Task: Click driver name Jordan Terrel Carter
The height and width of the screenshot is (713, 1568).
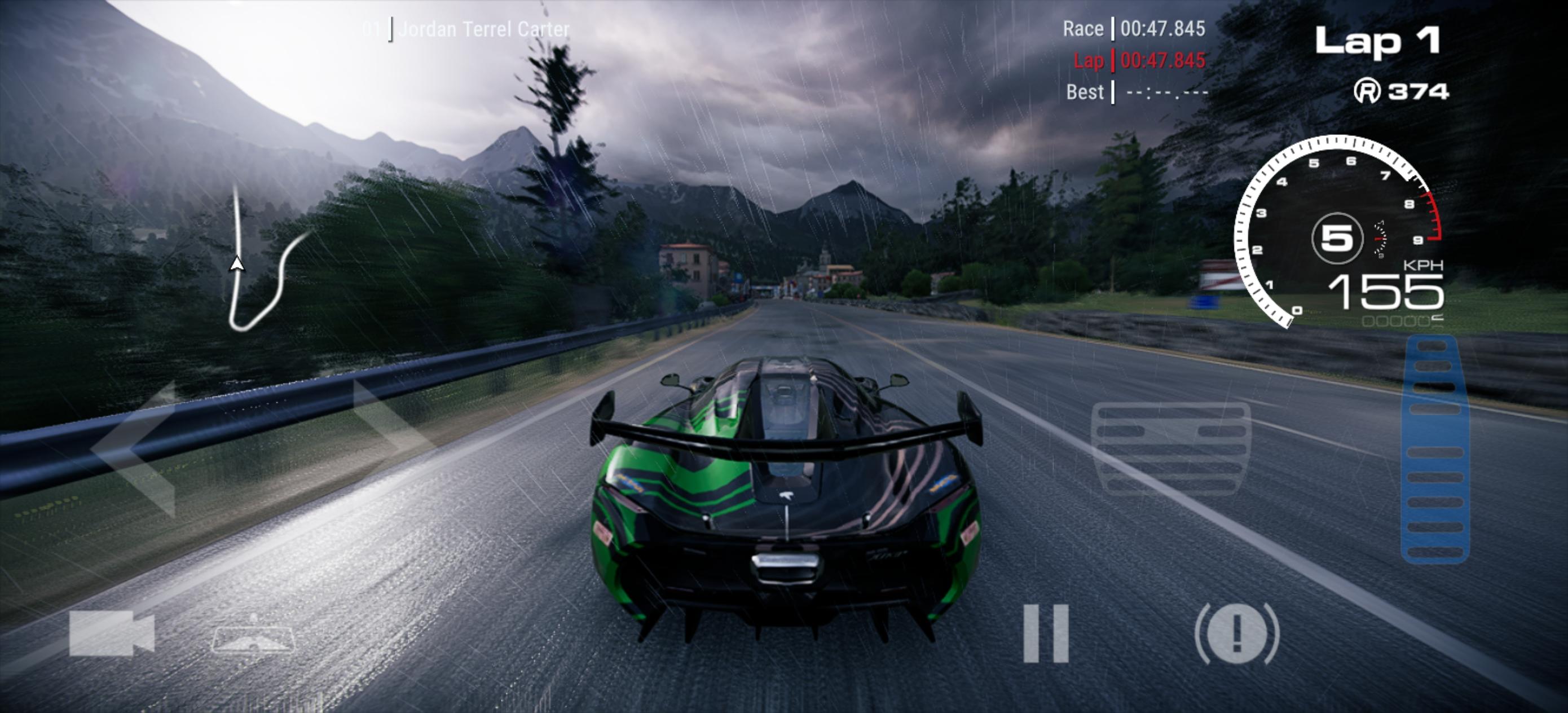Action: (484, 28)
